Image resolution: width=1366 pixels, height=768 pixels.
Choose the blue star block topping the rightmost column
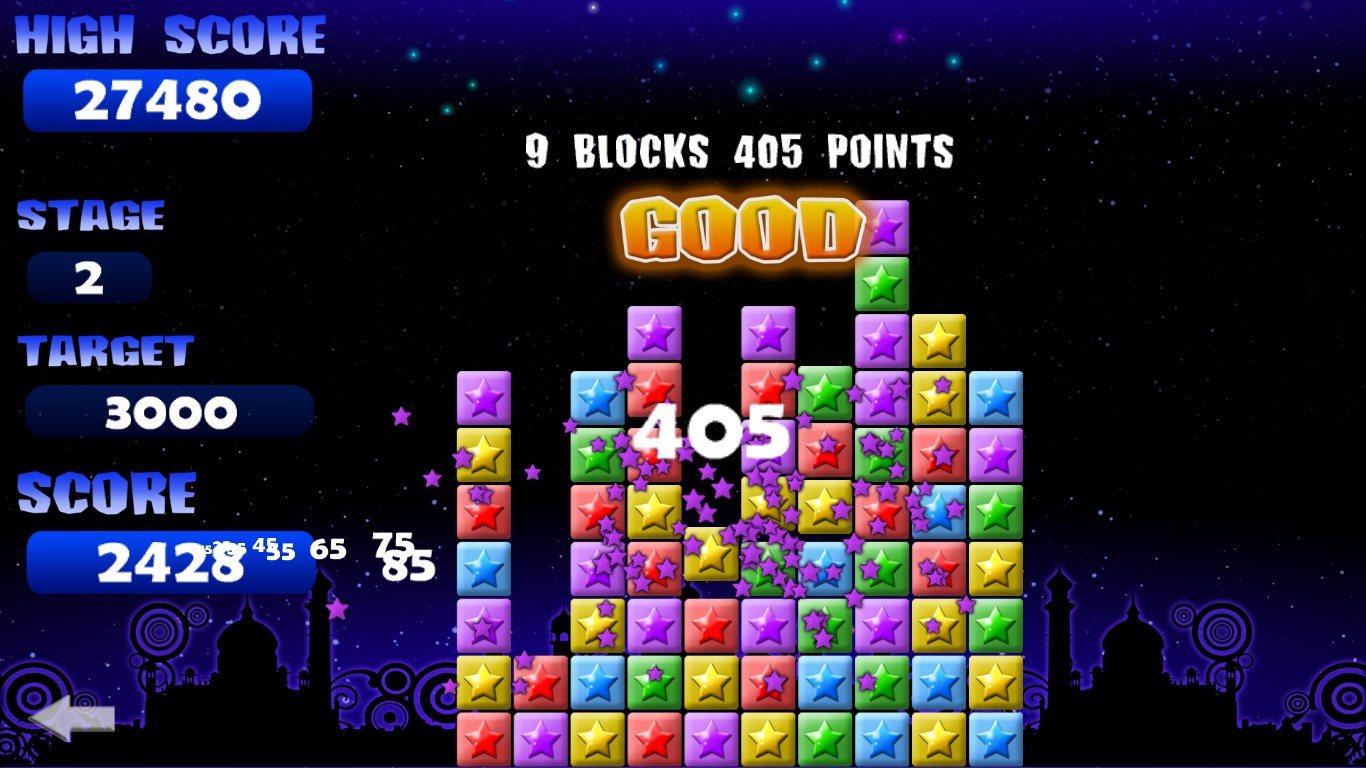point(996,398)
